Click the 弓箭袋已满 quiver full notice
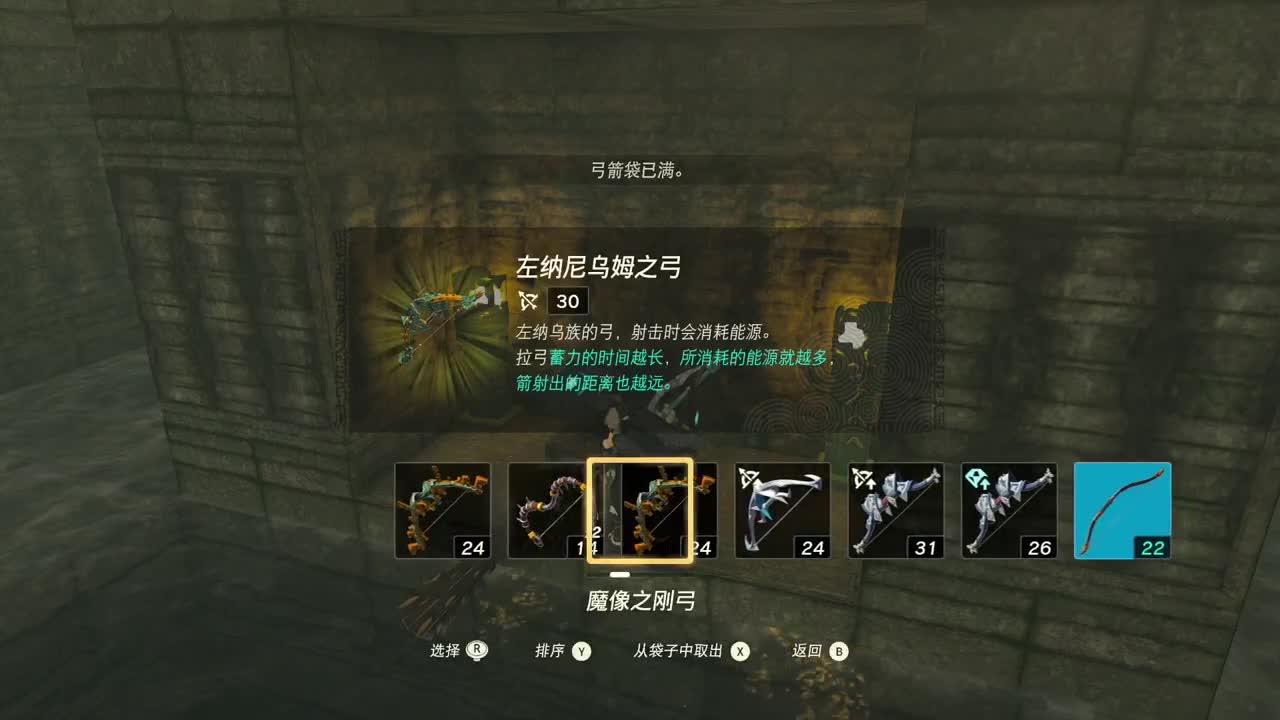Screen dimensions: 1280x720 [638, 170]
